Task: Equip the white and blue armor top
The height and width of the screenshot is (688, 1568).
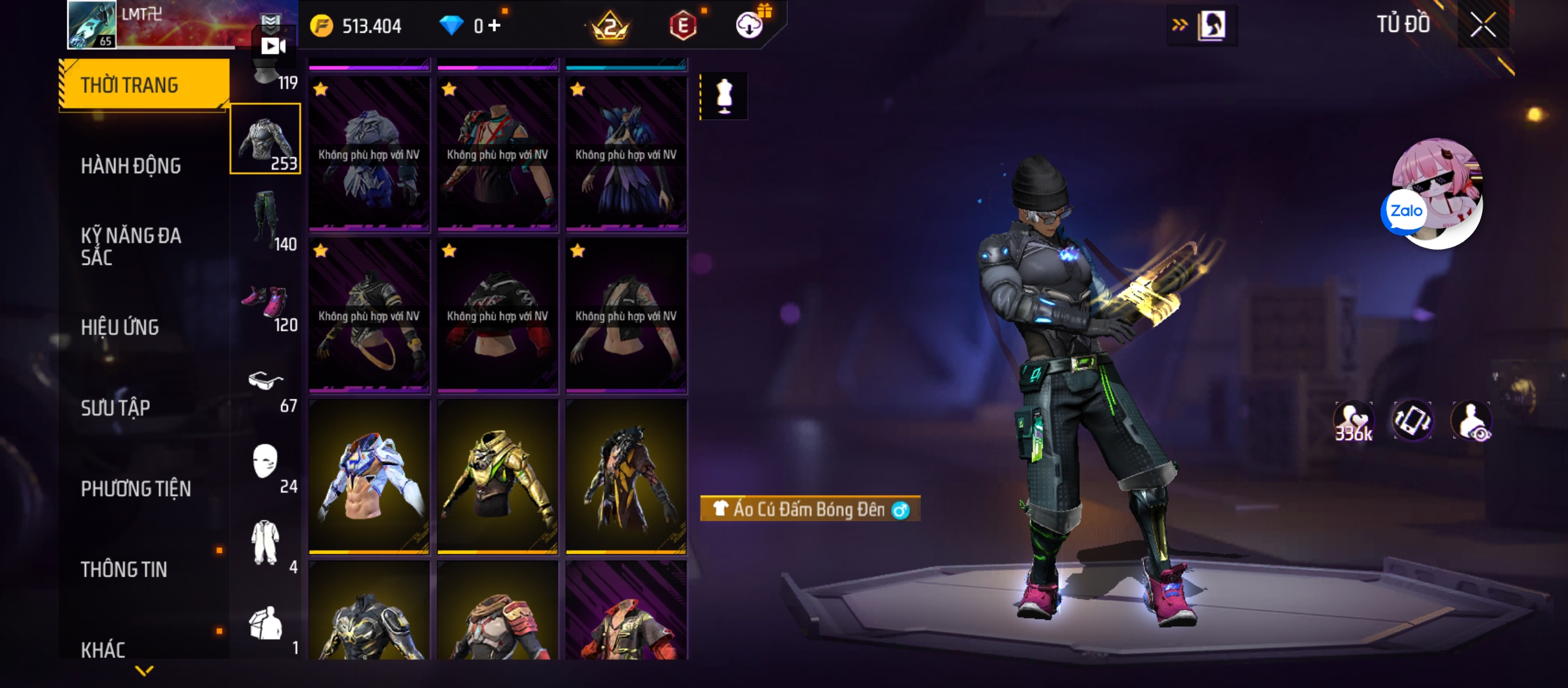Action: pos(369,476)
